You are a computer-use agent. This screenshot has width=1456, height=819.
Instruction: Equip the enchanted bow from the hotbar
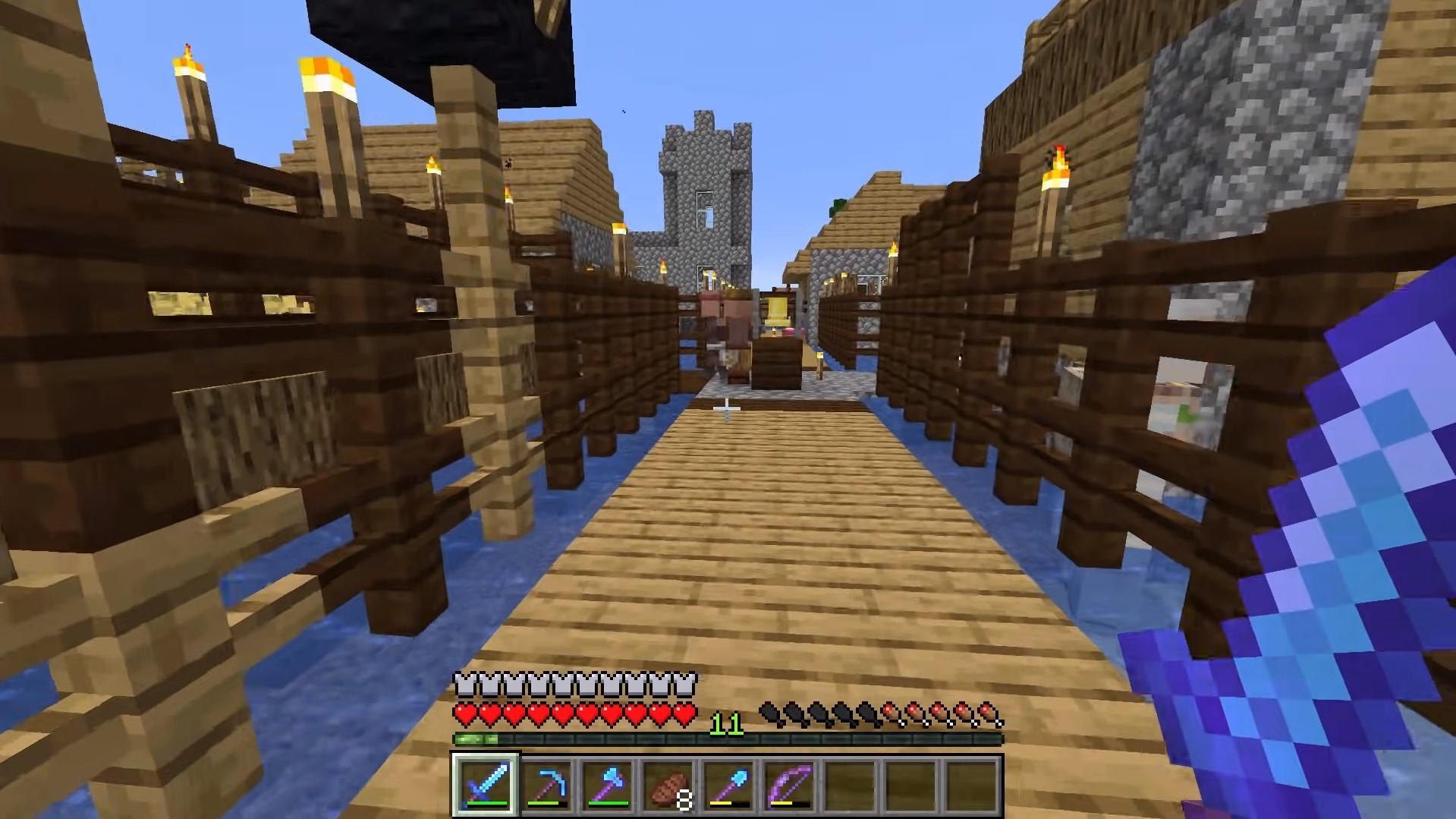click(789, 785)
